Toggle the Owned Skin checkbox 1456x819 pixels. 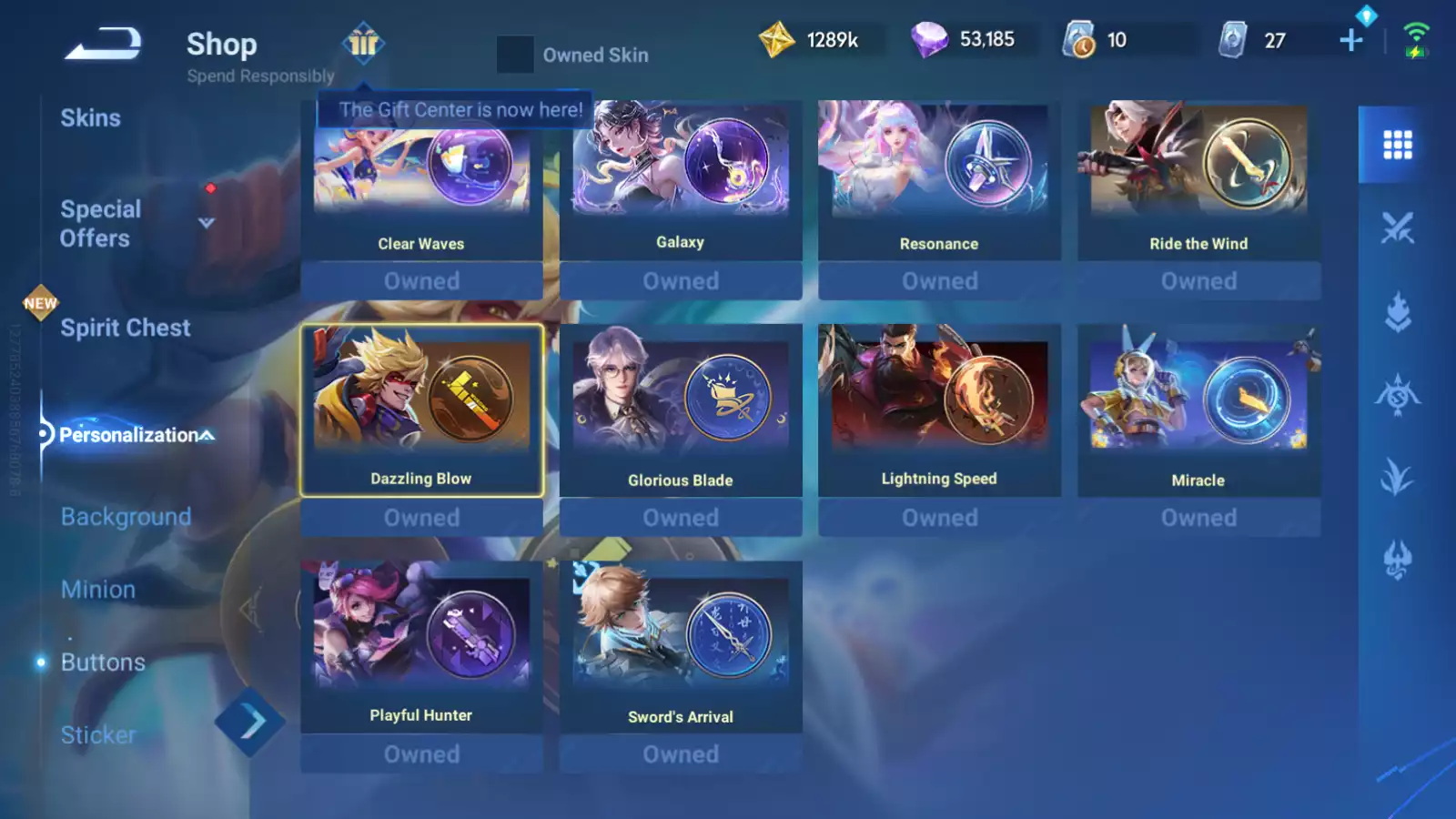point(515,55)
